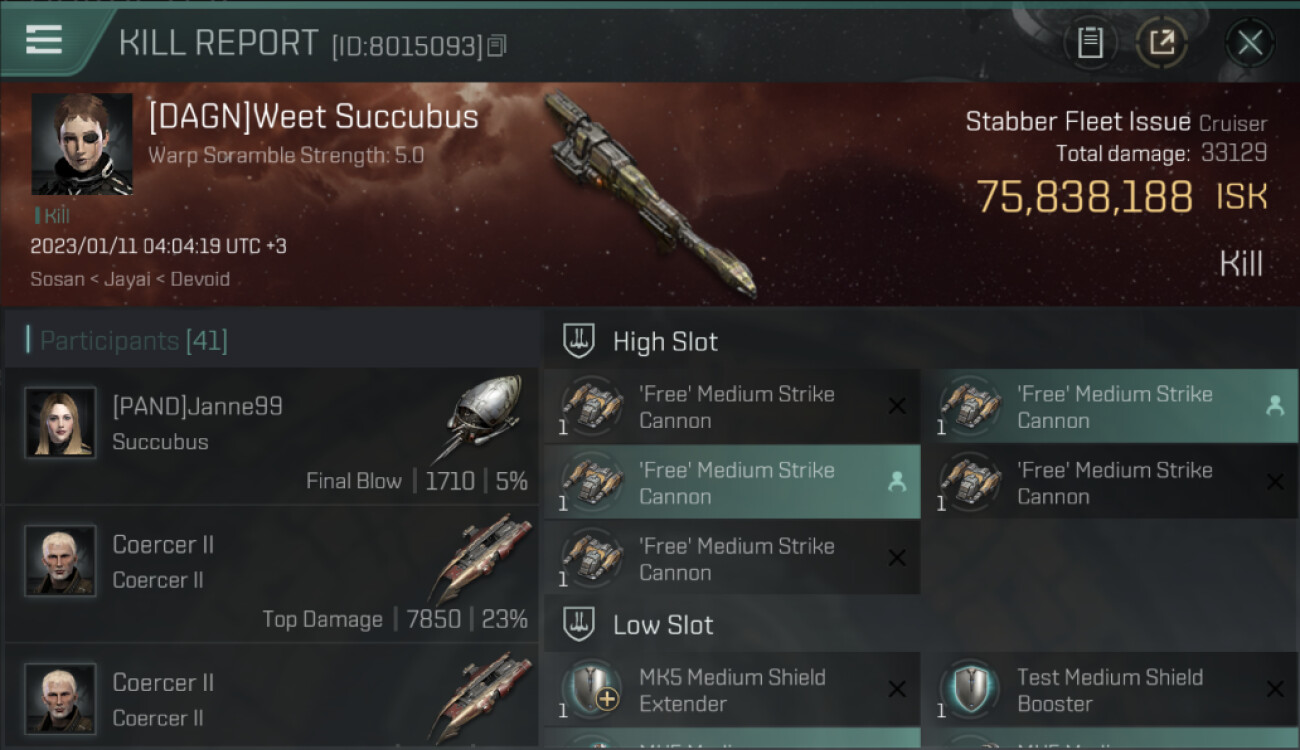The width and height of the screenshot is (1300, 750).
Task: View the Stabber Fleet Issue ship image
Action: click(650, 195)
